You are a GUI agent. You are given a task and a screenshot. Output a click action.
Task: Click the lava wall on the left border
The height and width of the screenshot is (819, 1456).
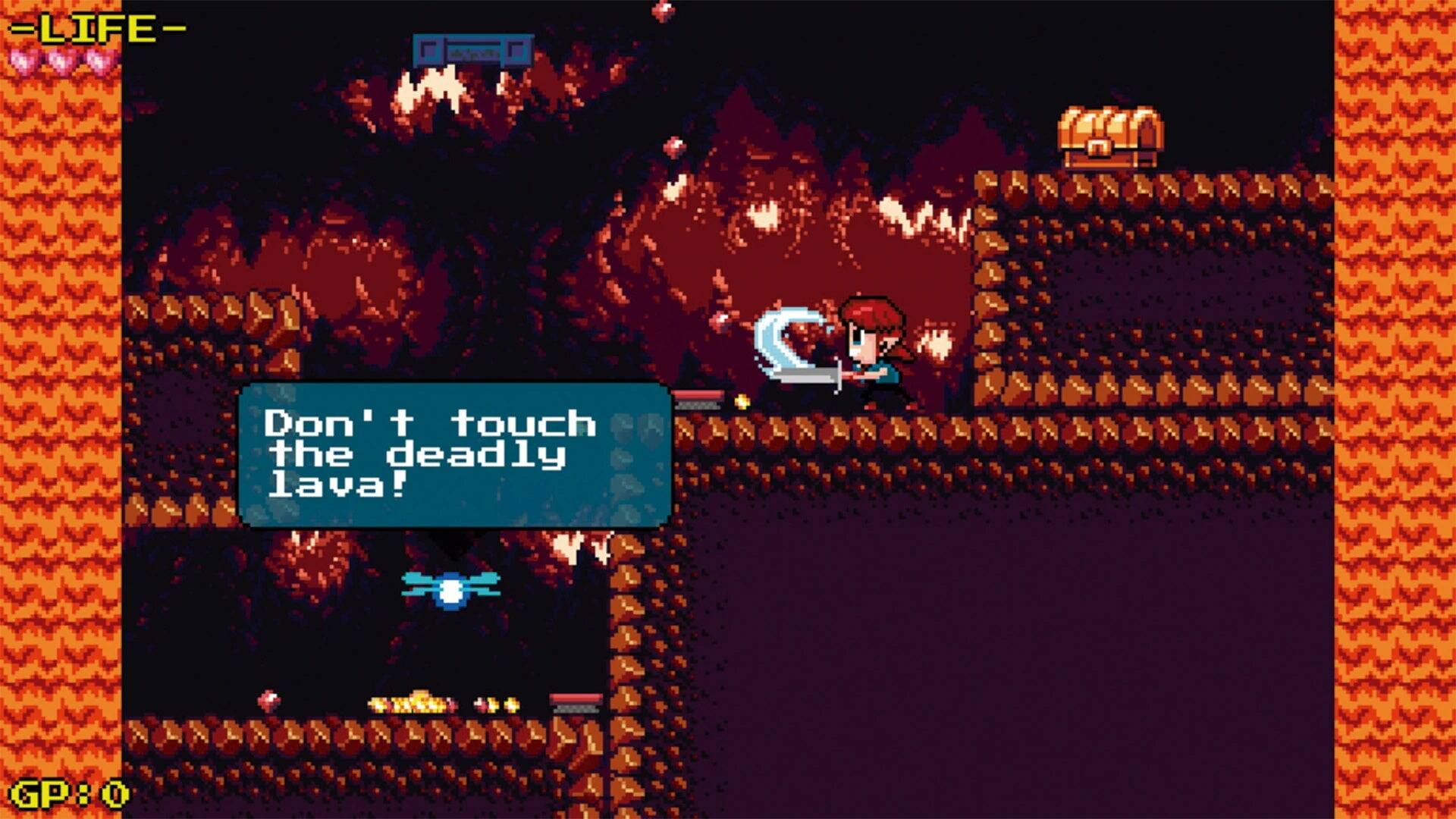pos(61,409)
